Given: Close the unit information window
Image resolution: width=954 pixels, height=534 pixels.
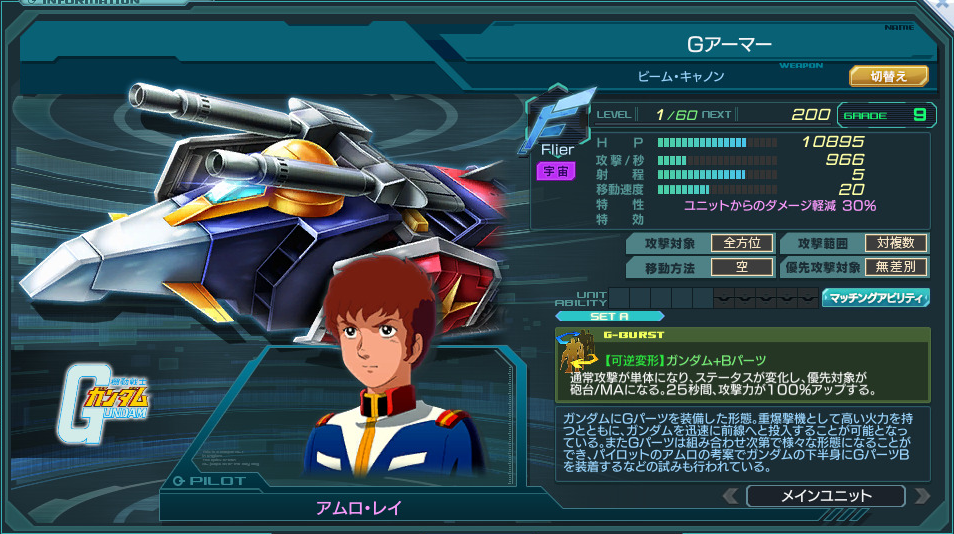Looking at the screenshot, I should point(943,5).
